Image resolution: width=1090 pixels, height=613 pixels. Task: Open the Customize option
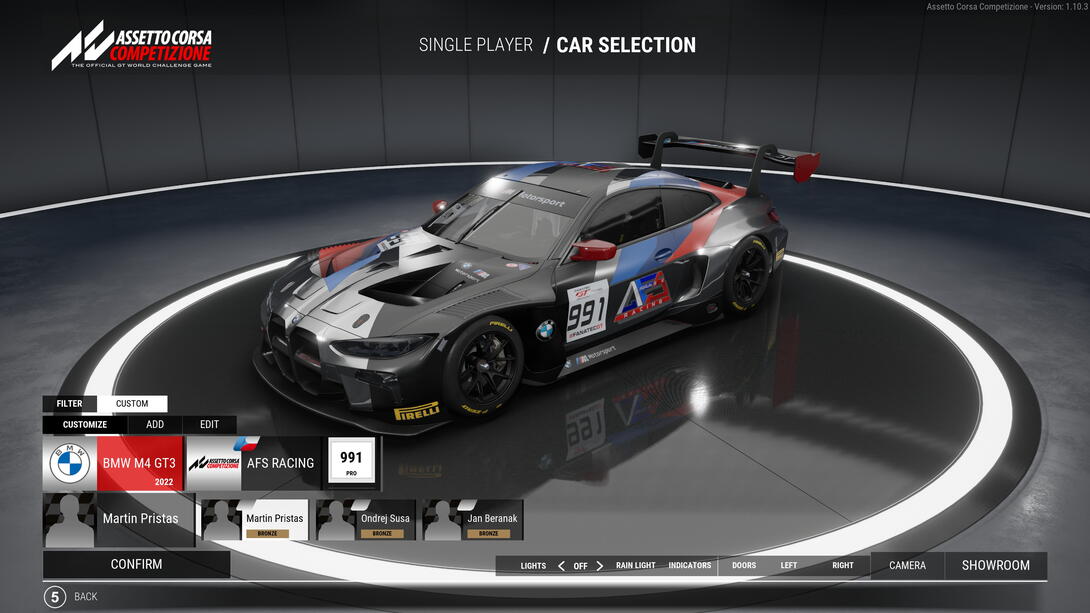85,424
